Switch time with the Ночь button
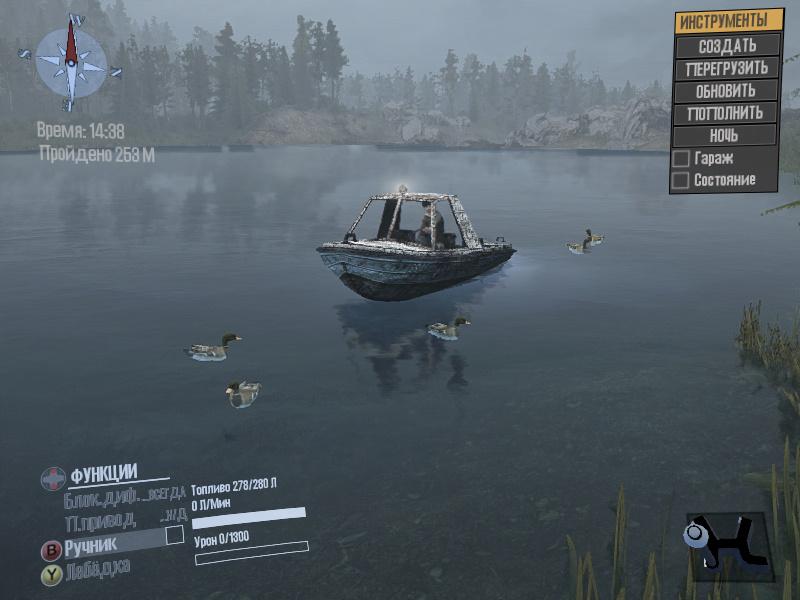The image size is (800, 600). tap(727, 135)
